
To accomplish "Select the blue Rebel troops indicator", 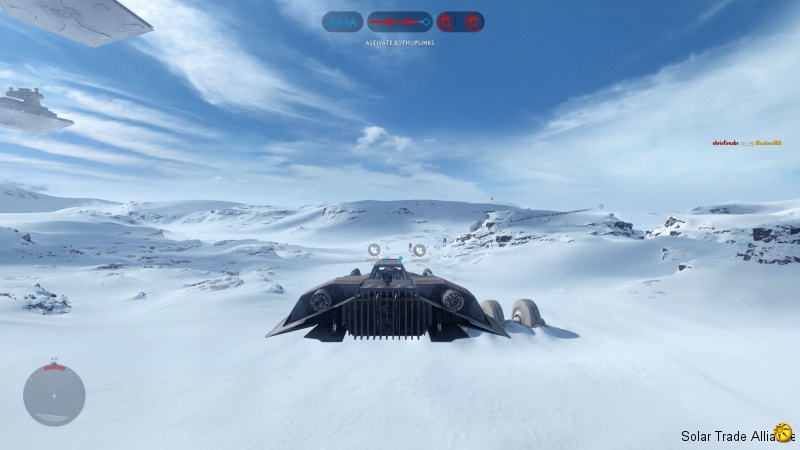I will (342, 21).
